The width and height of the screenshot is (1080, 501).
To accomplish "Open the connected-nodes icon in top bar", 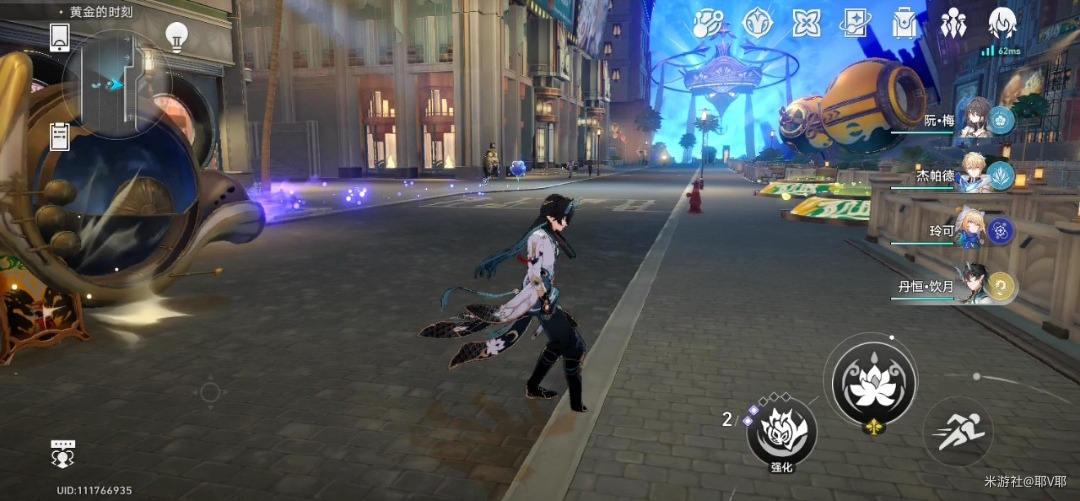I will [x=709, y=21].
